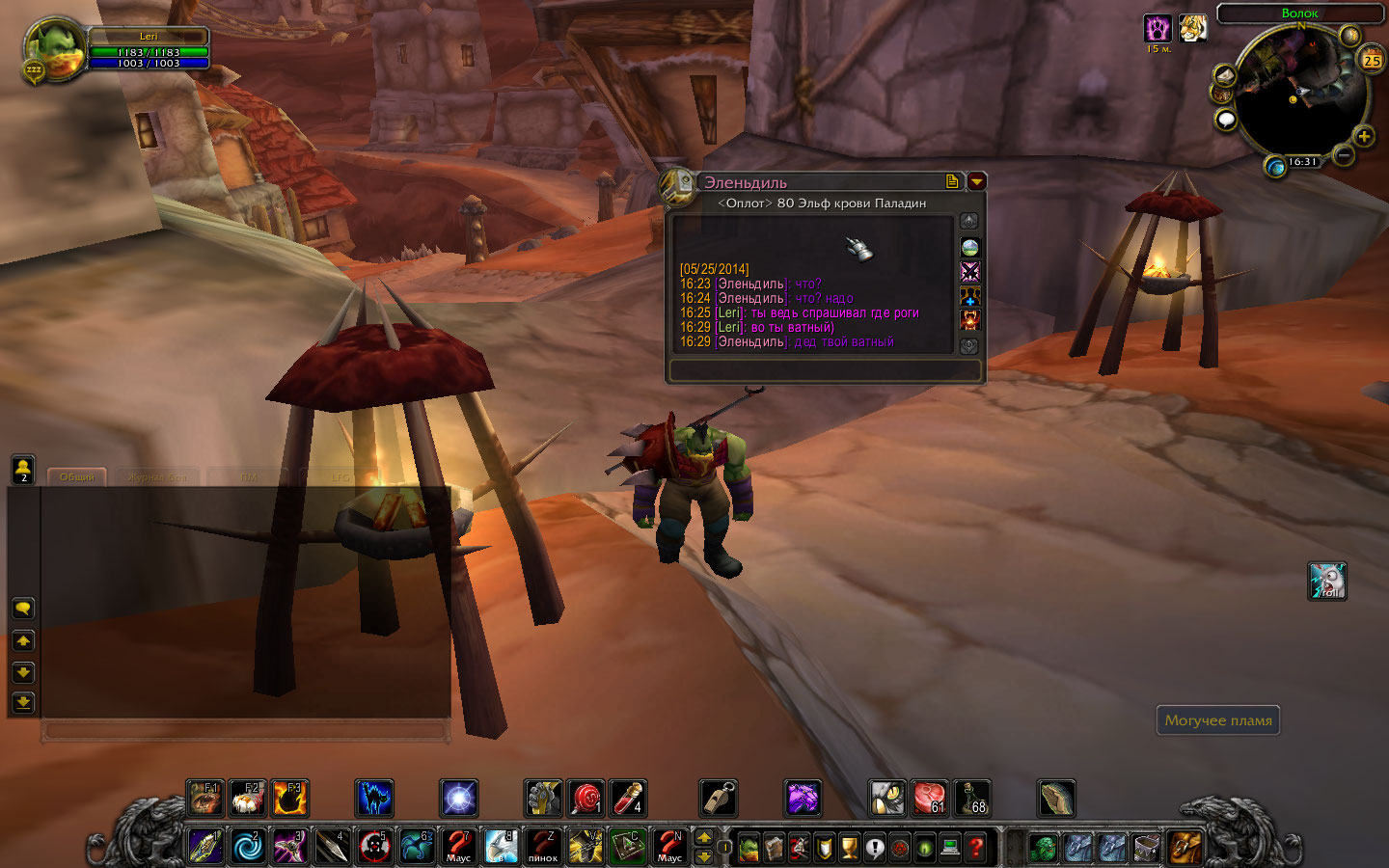
Task: Open the chat speech bubble menu button
Action: pos(23,609)
